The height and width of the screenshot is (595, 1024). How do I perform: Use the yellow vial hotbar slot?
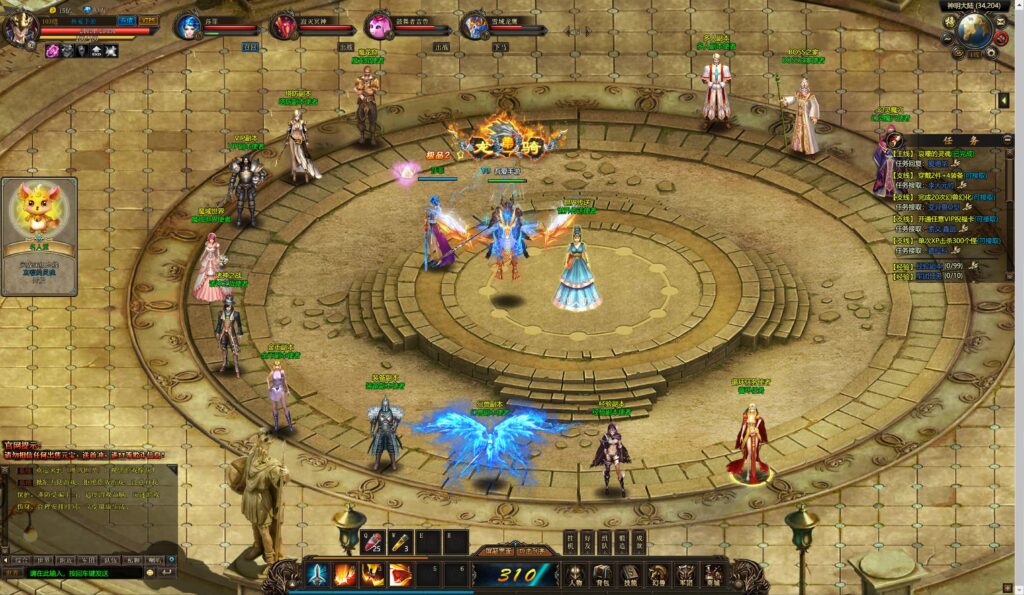400,542
